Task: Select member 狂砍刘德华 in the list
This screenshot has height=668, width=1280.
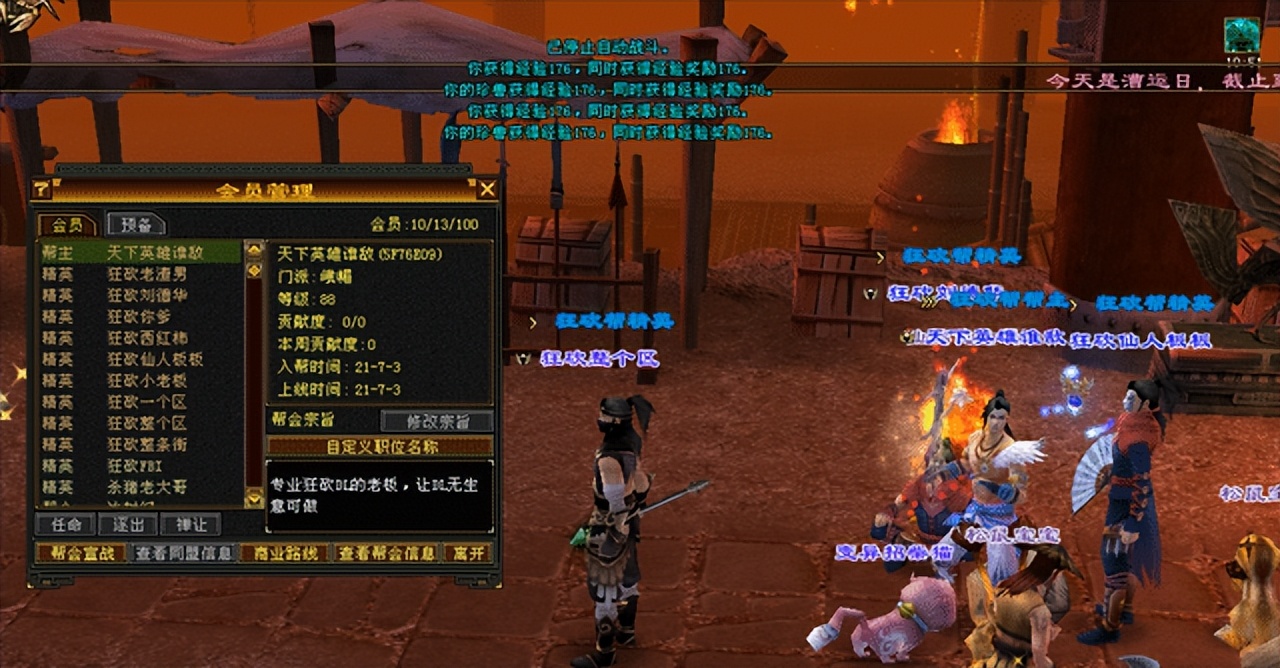Action: pos(140,296)
